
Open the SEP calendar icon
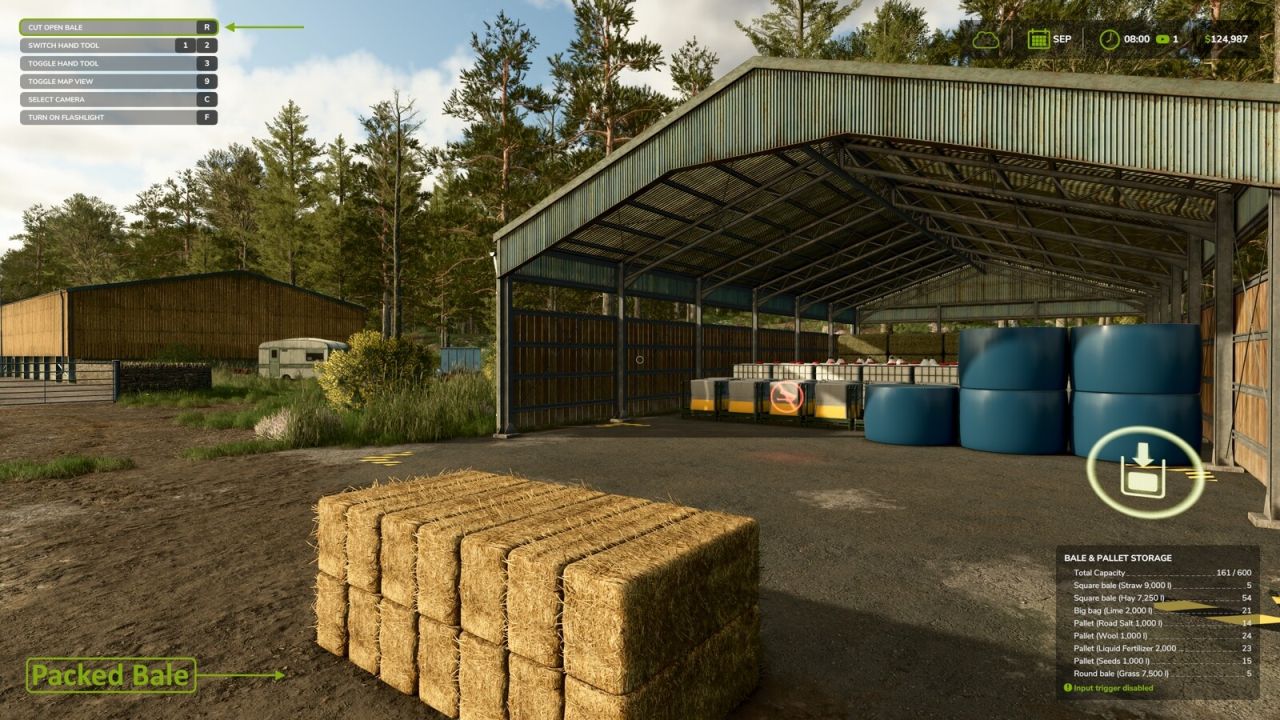(1039, 39)
